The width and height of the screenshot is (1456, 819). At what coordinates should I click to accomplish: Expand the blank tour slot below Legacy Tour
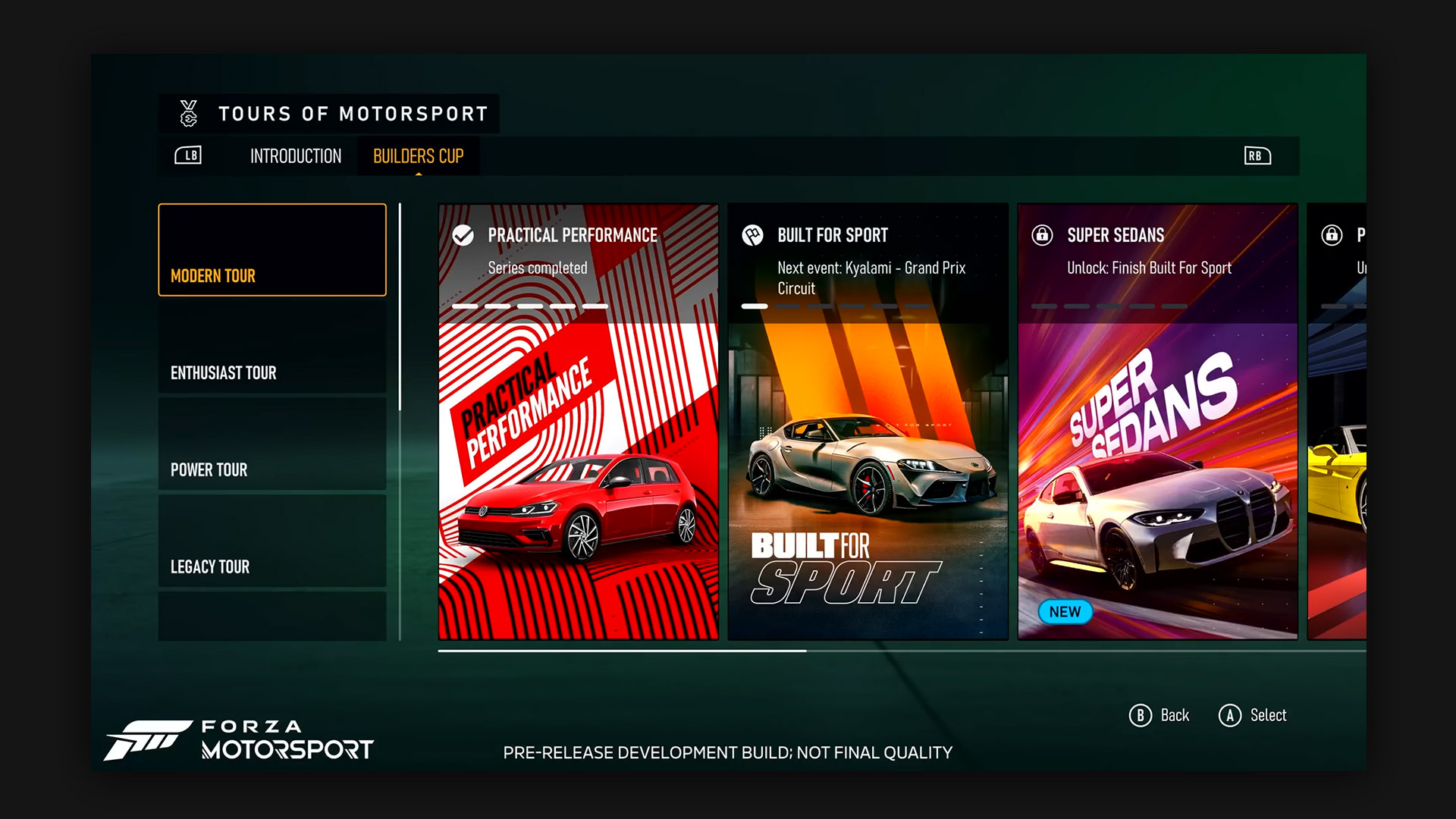pos(271,616)
